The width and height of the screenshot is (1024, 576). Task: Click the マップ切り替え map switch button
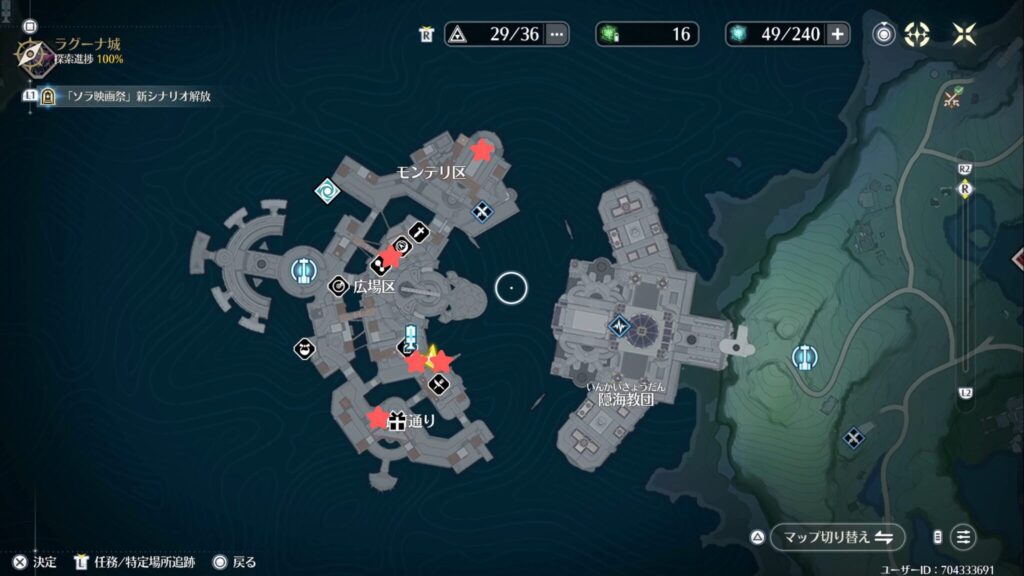[x=836, y=537]
